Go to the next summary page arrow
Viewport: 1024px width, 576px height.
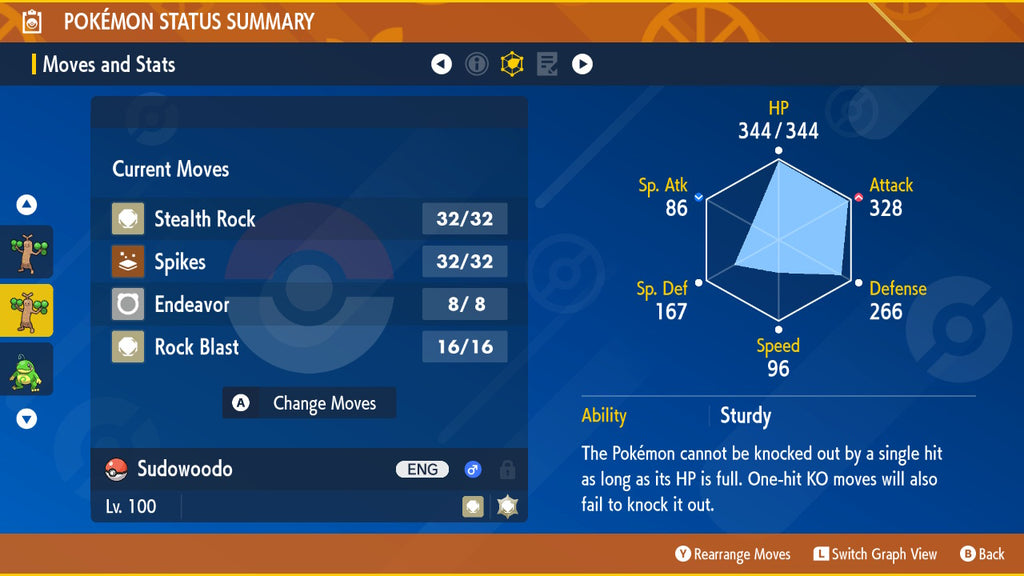(x=582, y=65)
